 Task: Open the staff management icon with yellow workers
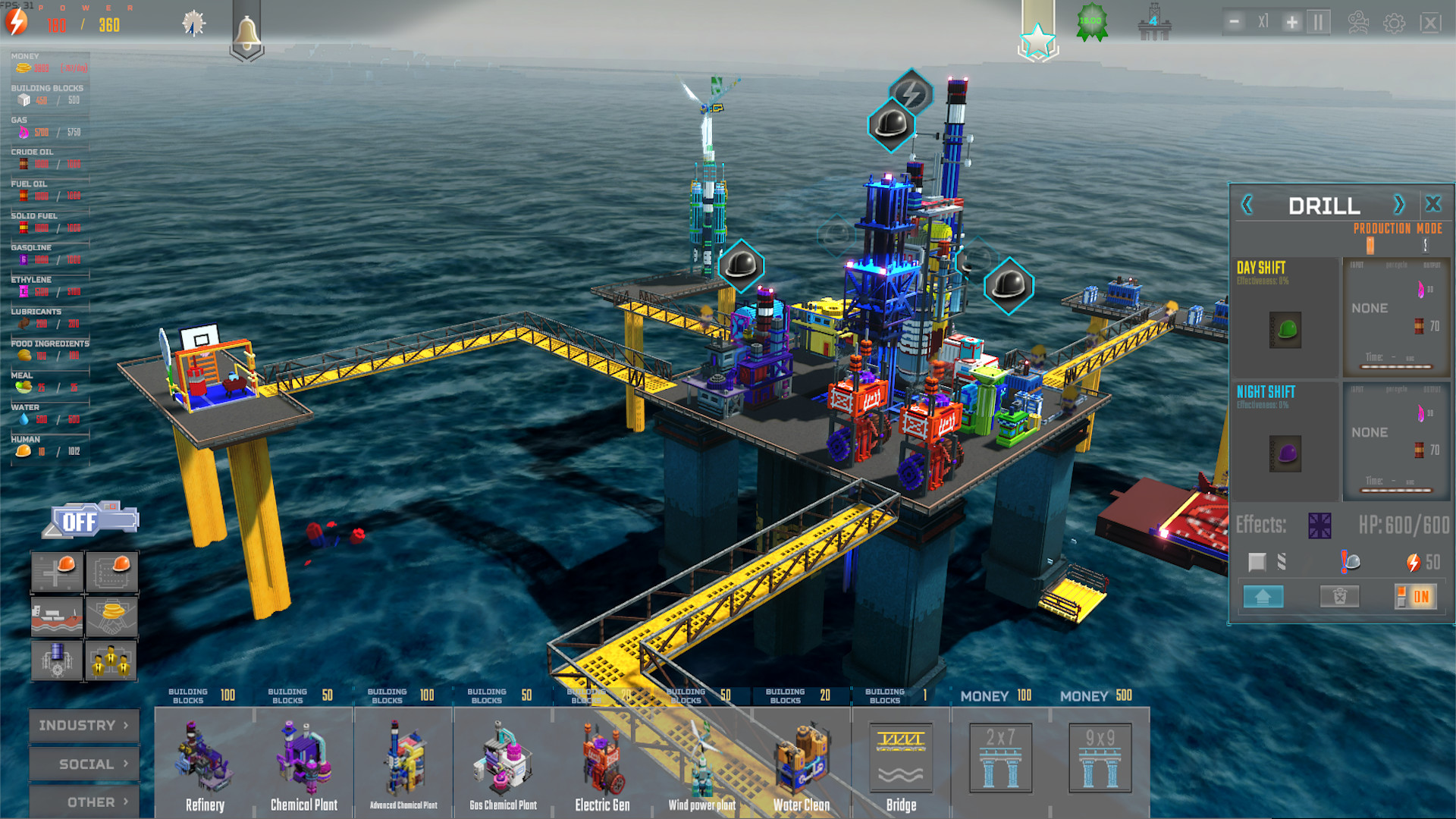(x=111, y=661)
